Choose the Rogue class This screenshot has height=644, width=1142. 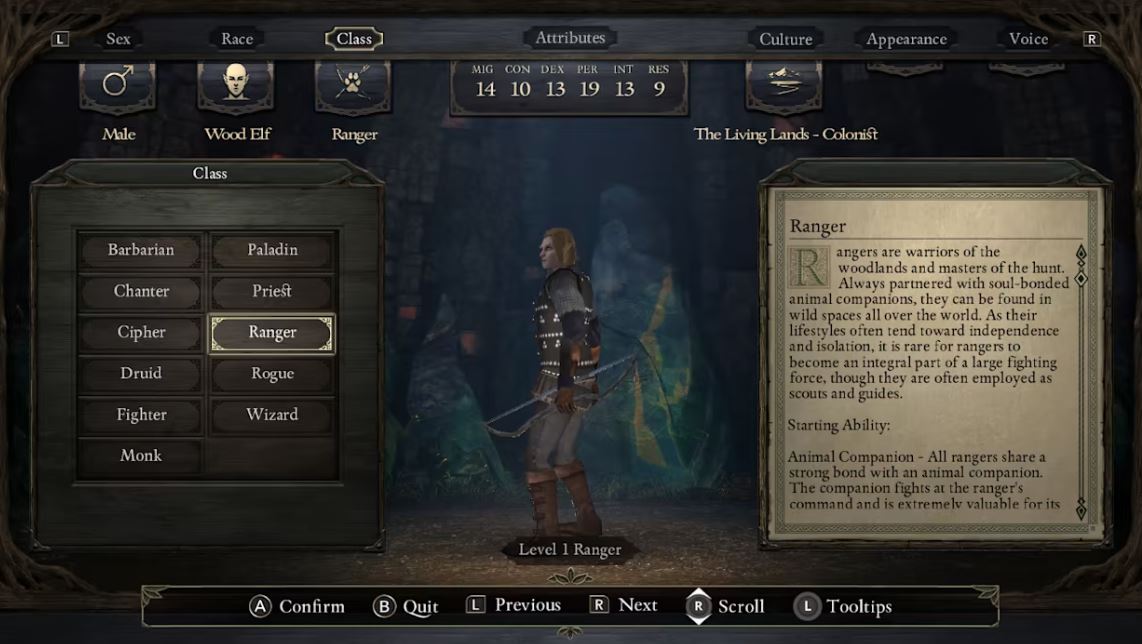coord(272,373)
